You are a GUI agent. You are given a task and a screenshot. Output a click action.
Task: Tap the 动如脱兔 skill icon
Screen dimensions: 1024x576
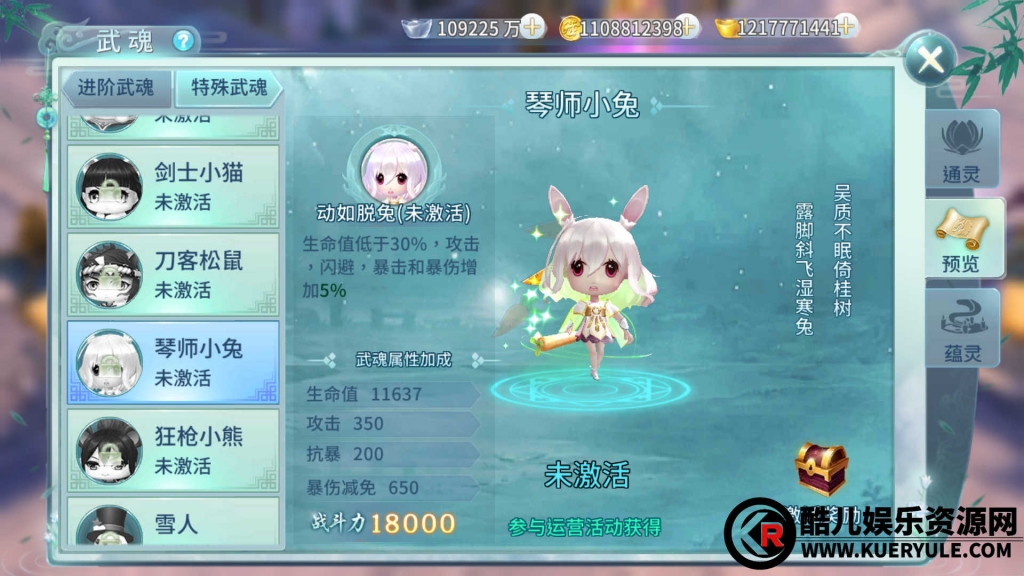tap(391, 168)
